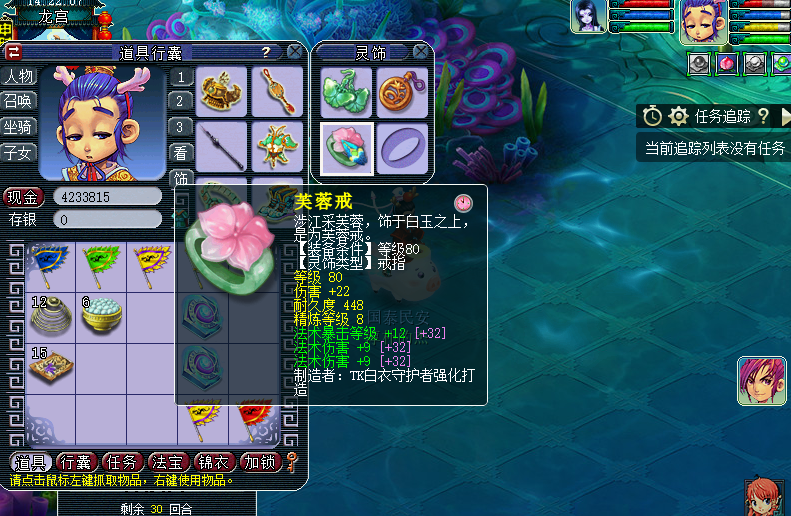This screenshot has height=516, width=791.
Task: Select the golden helmet equipment slot
Action: (221, 92)
